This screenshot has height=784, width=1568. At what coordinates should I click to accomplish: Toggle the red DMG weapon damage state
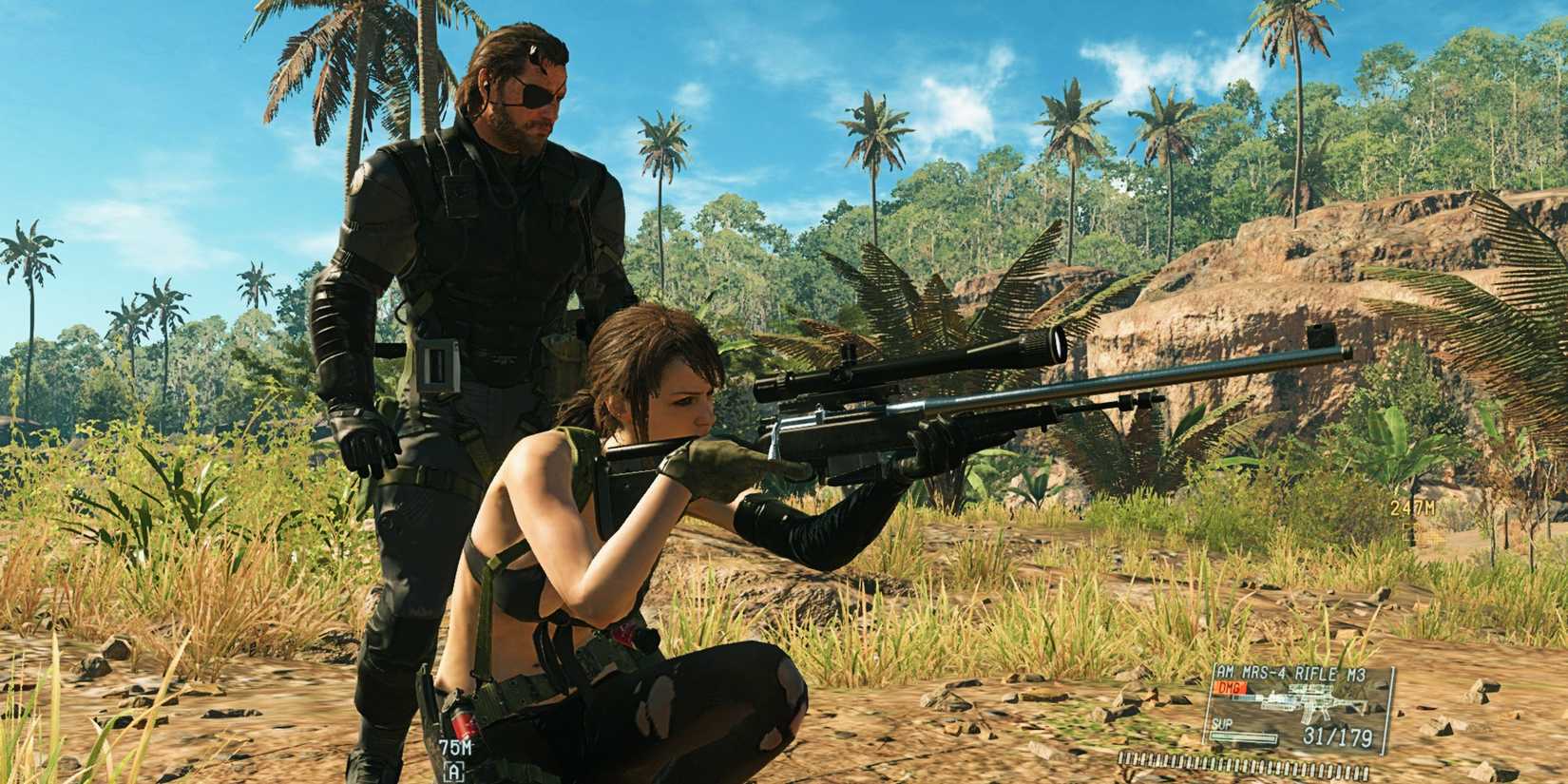(x=1230, y=688)
